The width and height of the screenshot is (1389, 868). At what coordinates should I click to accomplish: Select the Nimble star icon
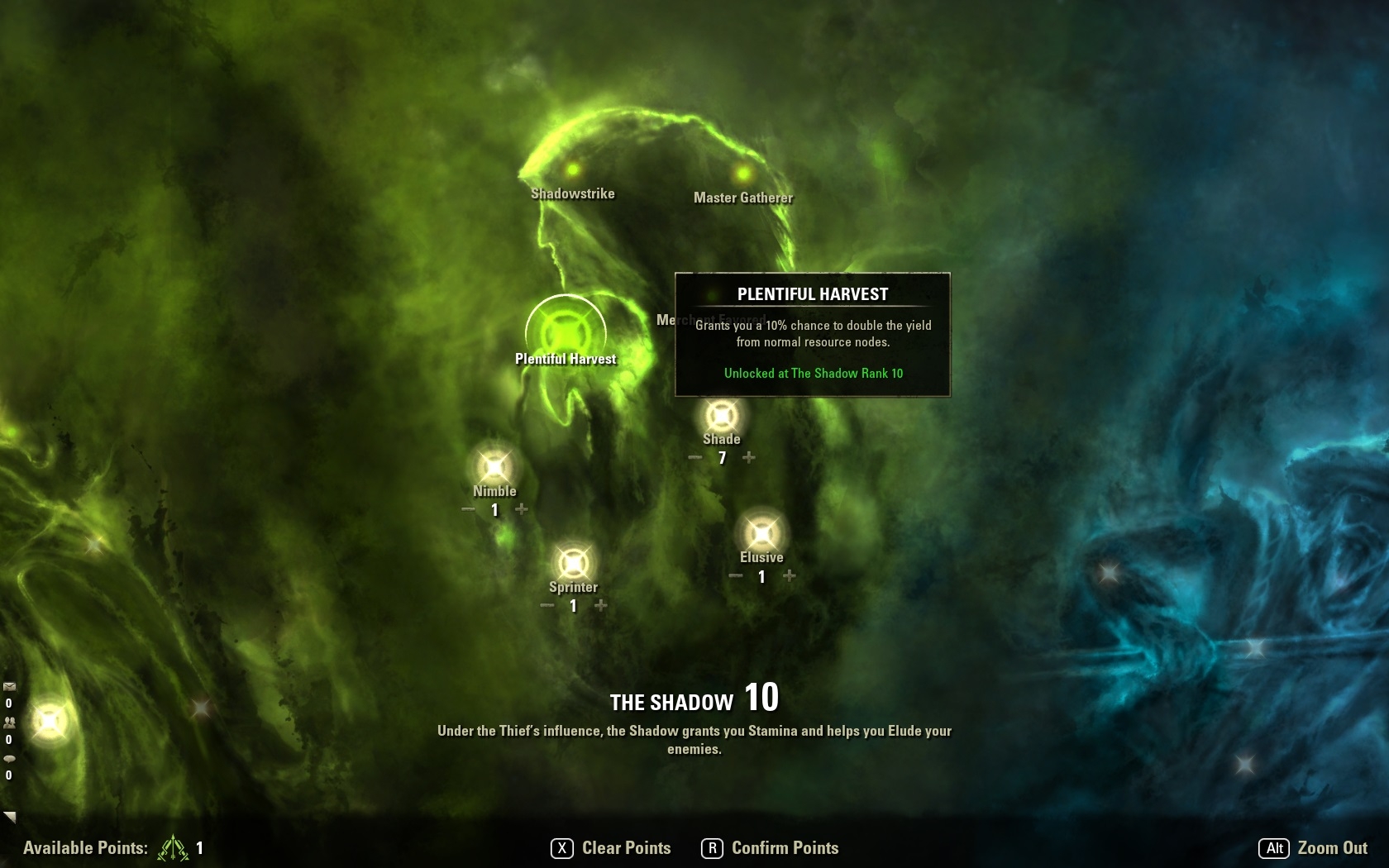[494, 468]
